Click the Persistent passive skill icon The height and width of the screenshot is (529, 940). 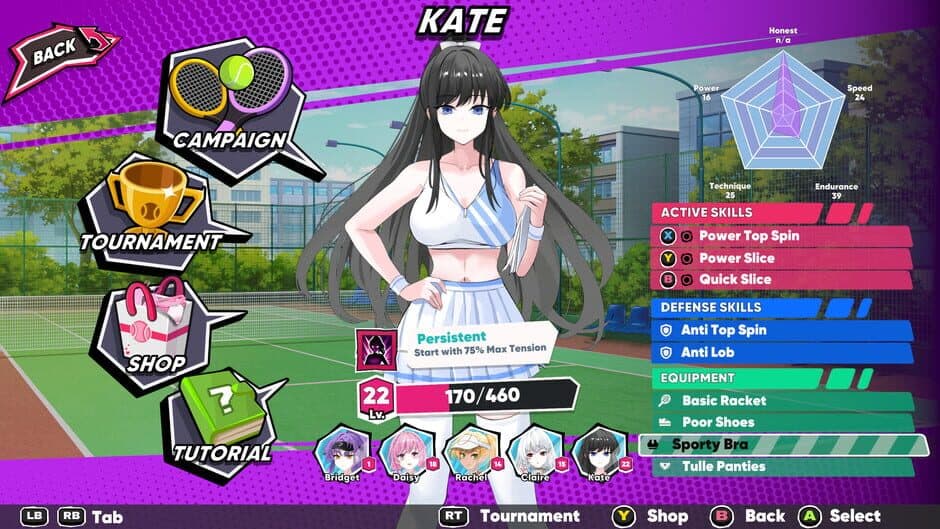[377, 350]
